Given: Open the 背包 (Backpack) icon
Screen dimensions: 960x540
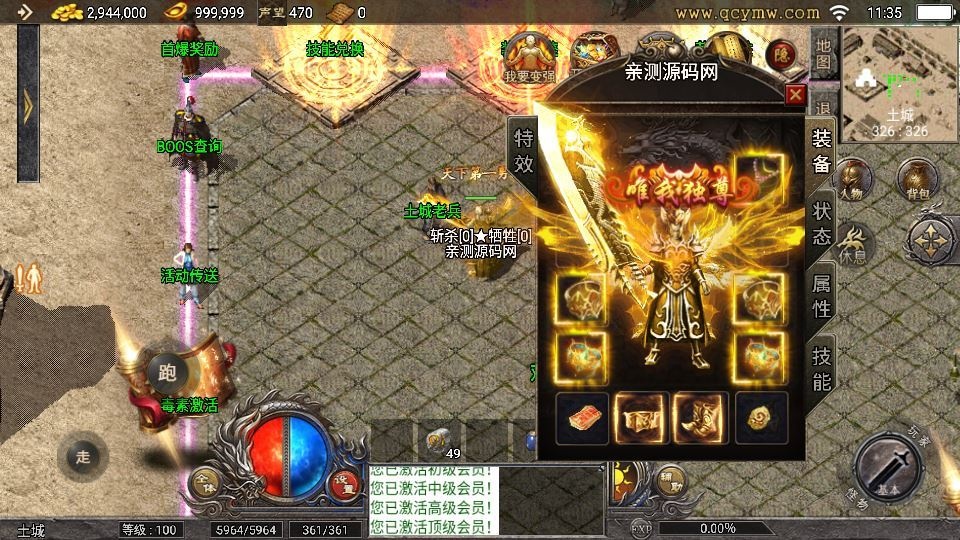Looking at the screenshot, I should 916,180.
